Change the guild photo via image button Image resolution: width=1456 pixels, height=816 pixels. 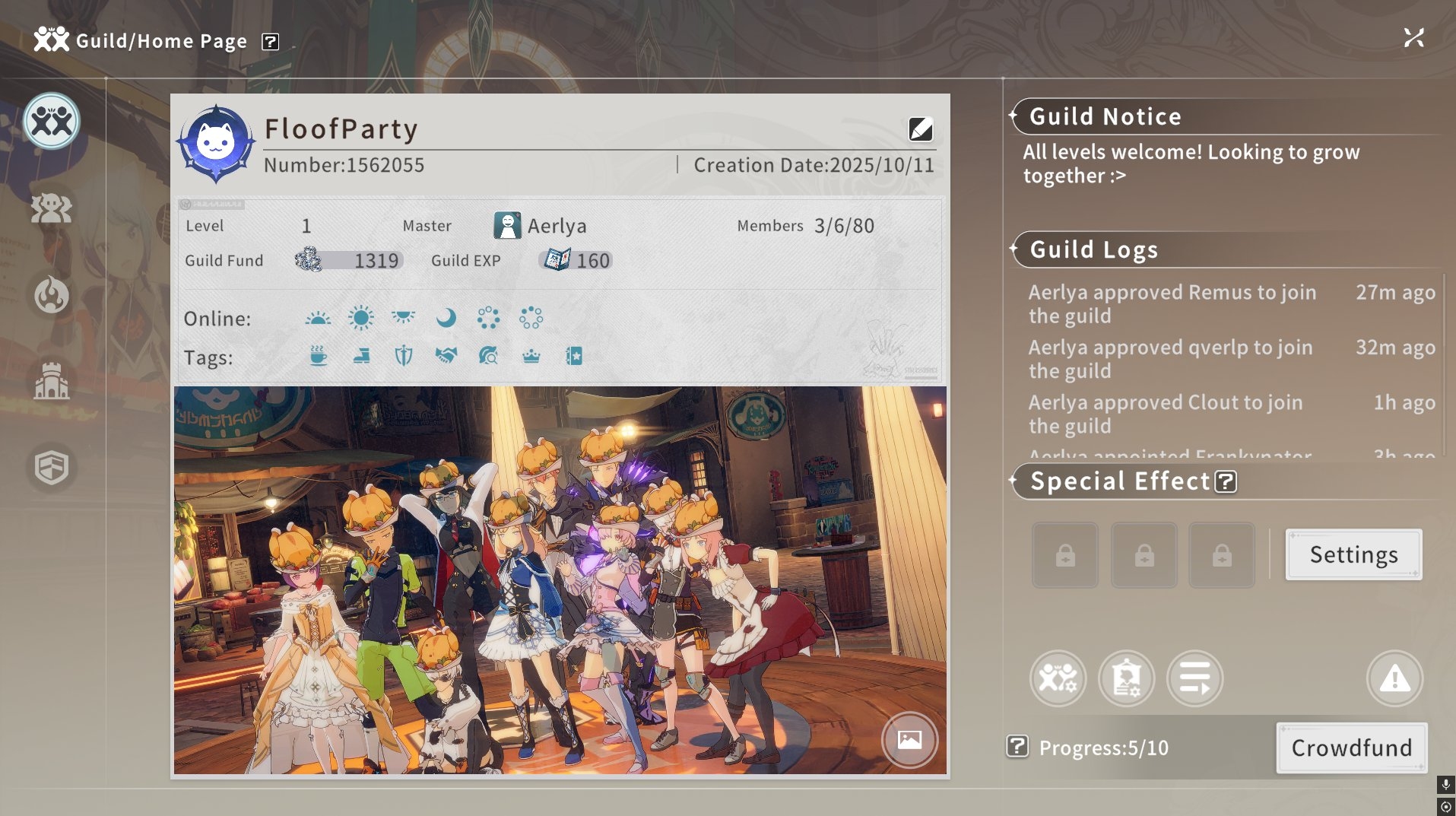[x=909, y=739]
